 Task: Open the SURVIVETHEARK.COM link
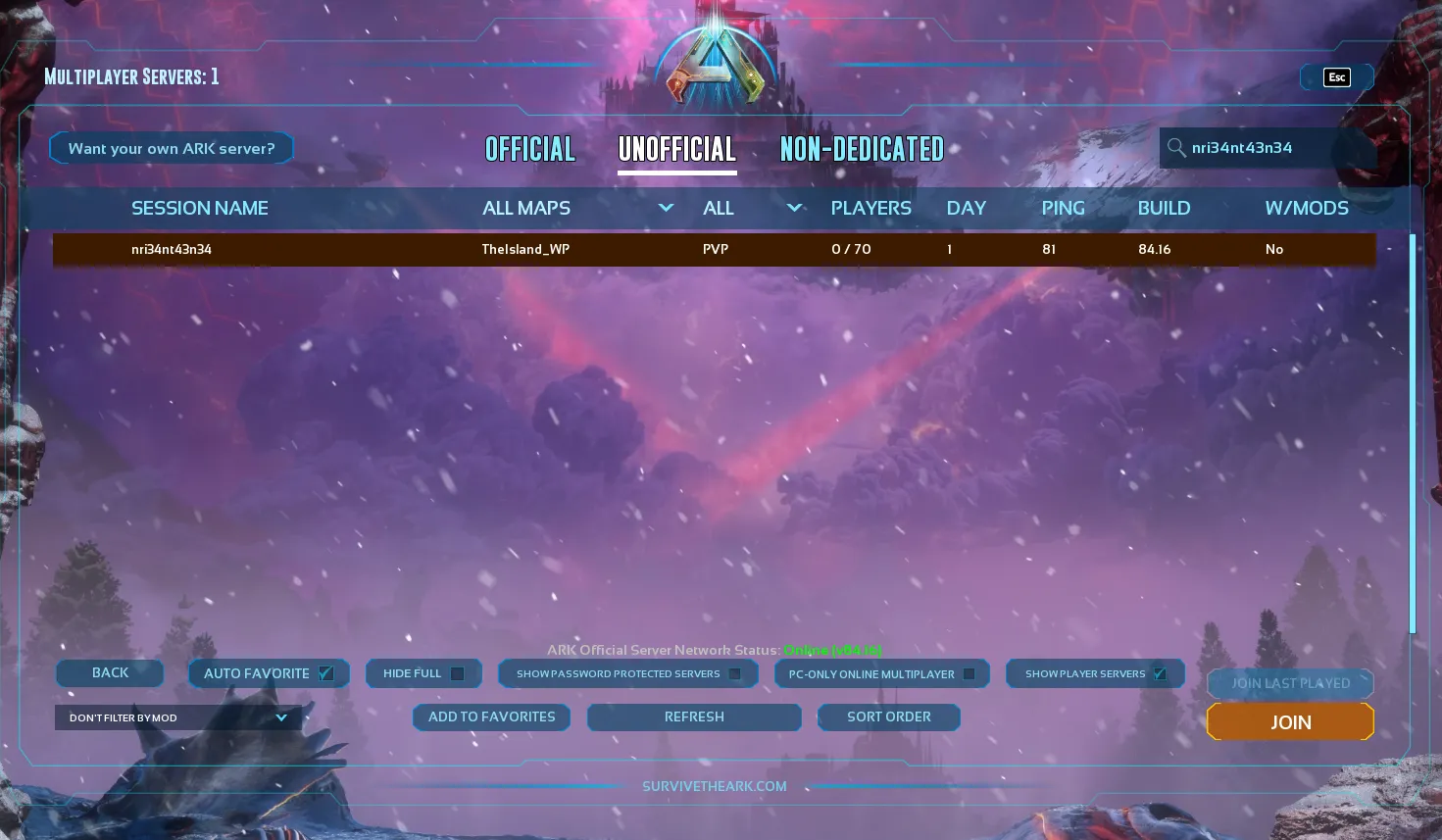click(x=715, y=786)
